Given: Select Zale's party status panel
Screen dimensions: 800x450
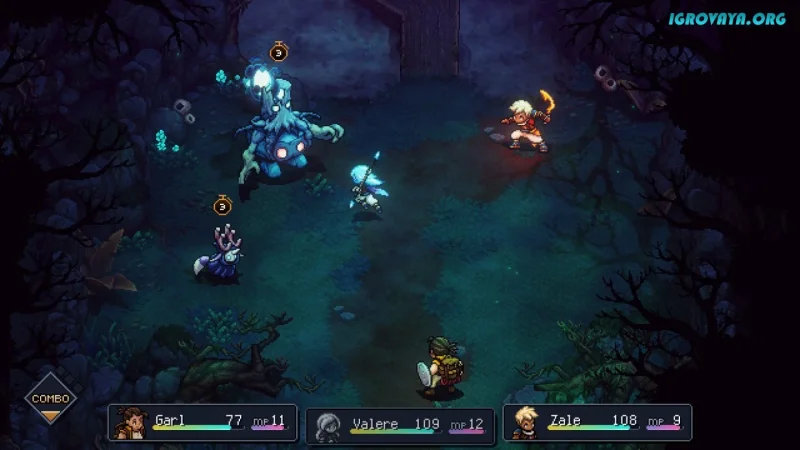Looking at the screenshot, I should (598, 422).
